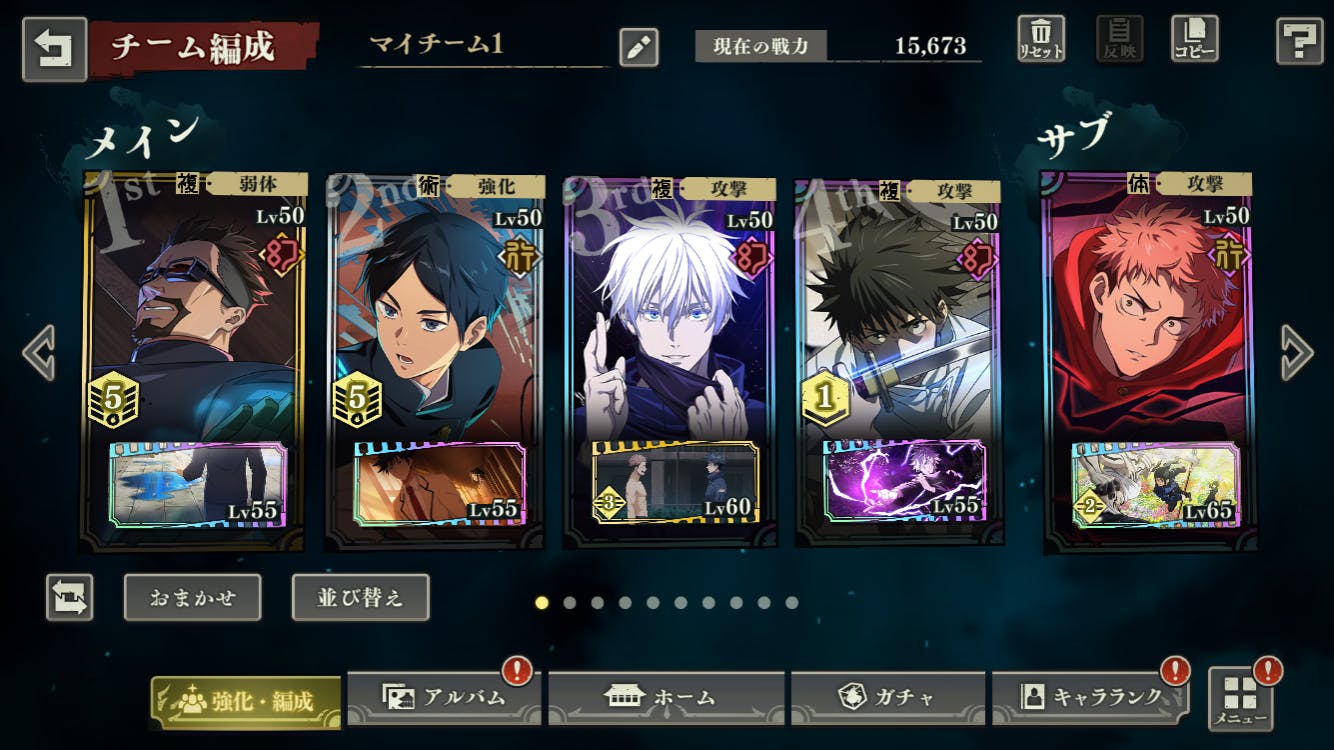Open the 並び替え sort button

pos(360,597)
